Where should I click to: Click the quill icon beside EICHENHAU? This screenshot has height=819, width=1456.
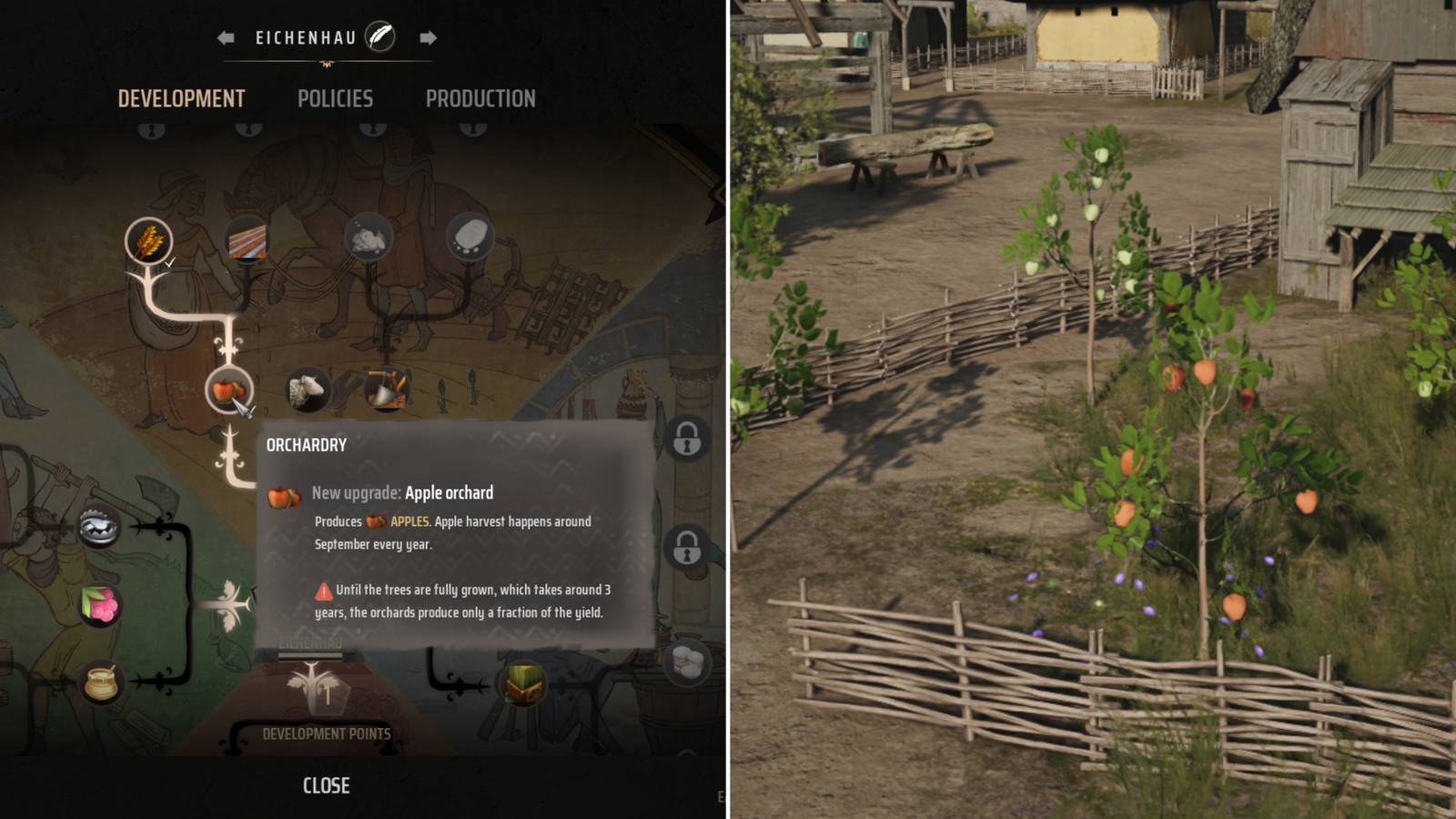[381, 37]
